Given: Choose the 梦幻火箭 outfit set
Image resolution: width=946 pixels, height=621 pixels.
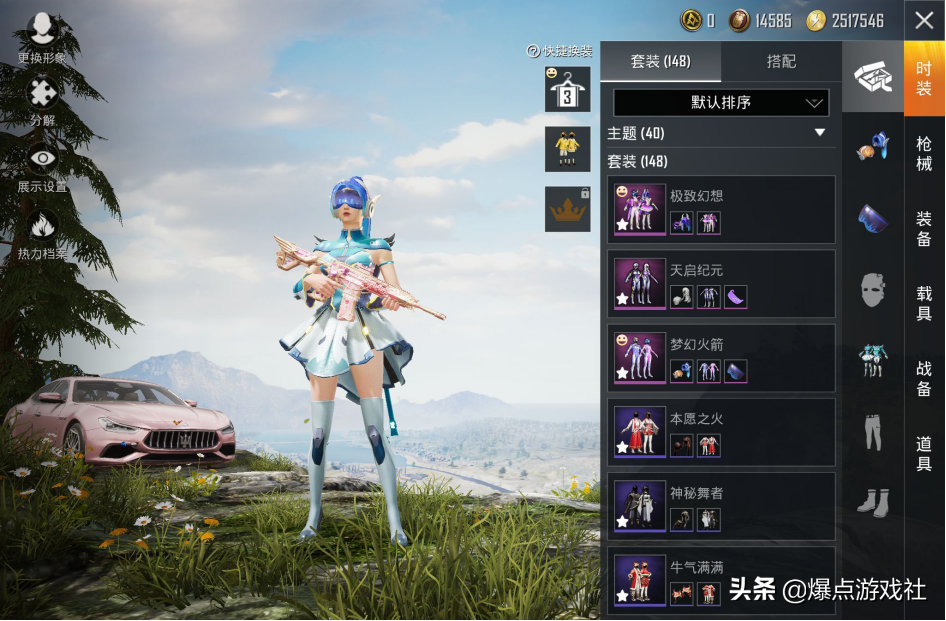Looking at the screenshot, I should 720,358.
